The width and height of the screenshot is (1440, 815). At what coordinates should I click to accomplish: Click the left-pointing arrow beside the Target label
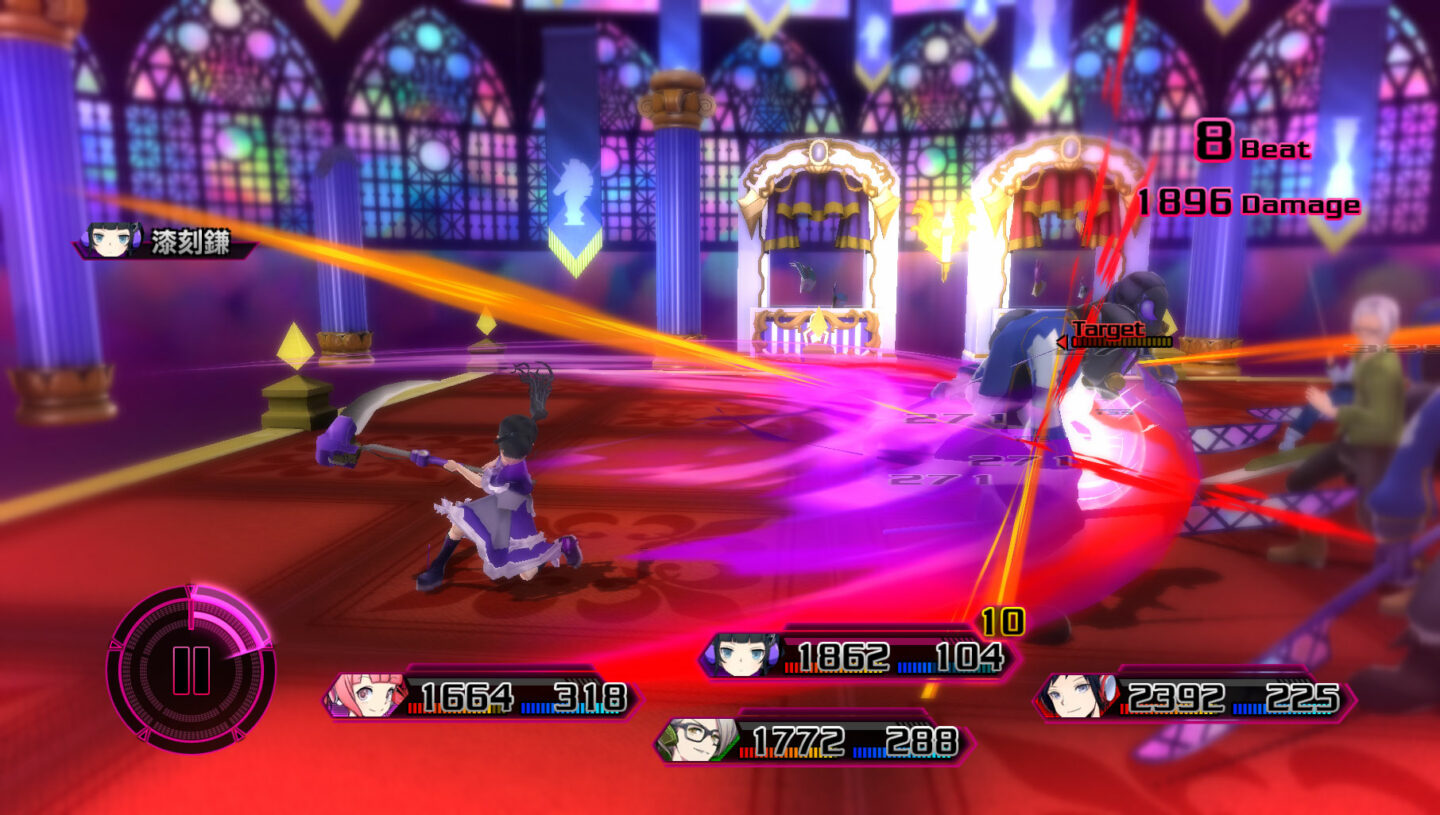click(1062, 342)
